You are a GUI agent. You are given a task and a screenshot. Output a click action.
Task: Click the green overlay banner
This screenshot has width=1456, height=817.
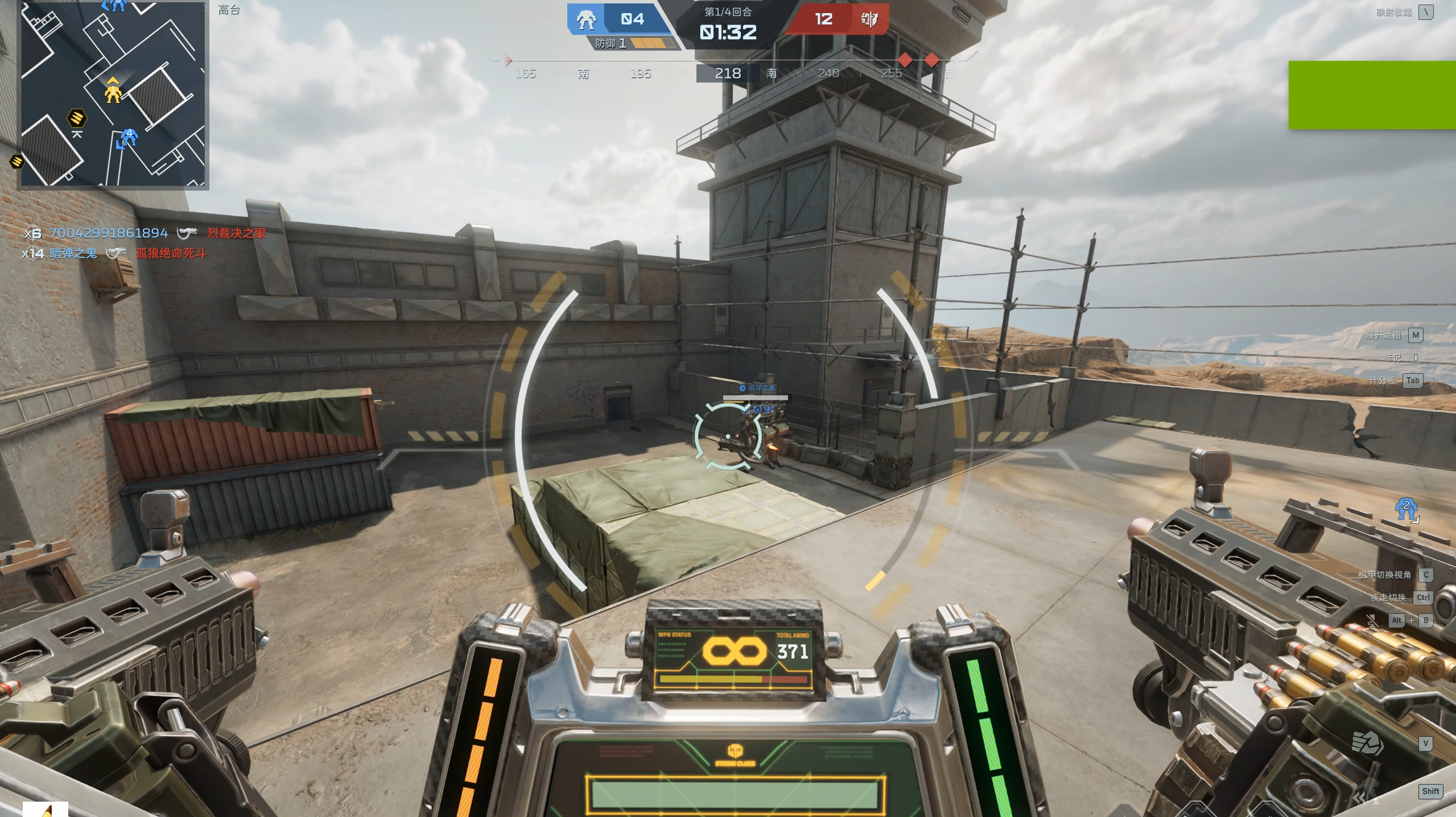coord(1372,95)
